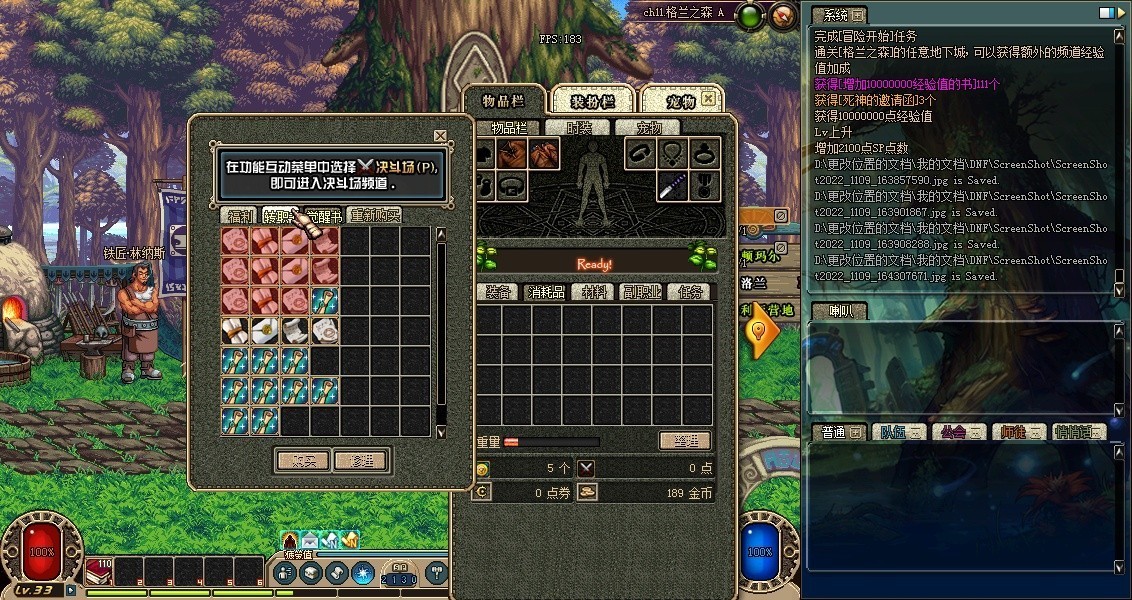Select the 任务 quest items category
This screenshot has width=1132, height=600.
[x=691, y=292]
